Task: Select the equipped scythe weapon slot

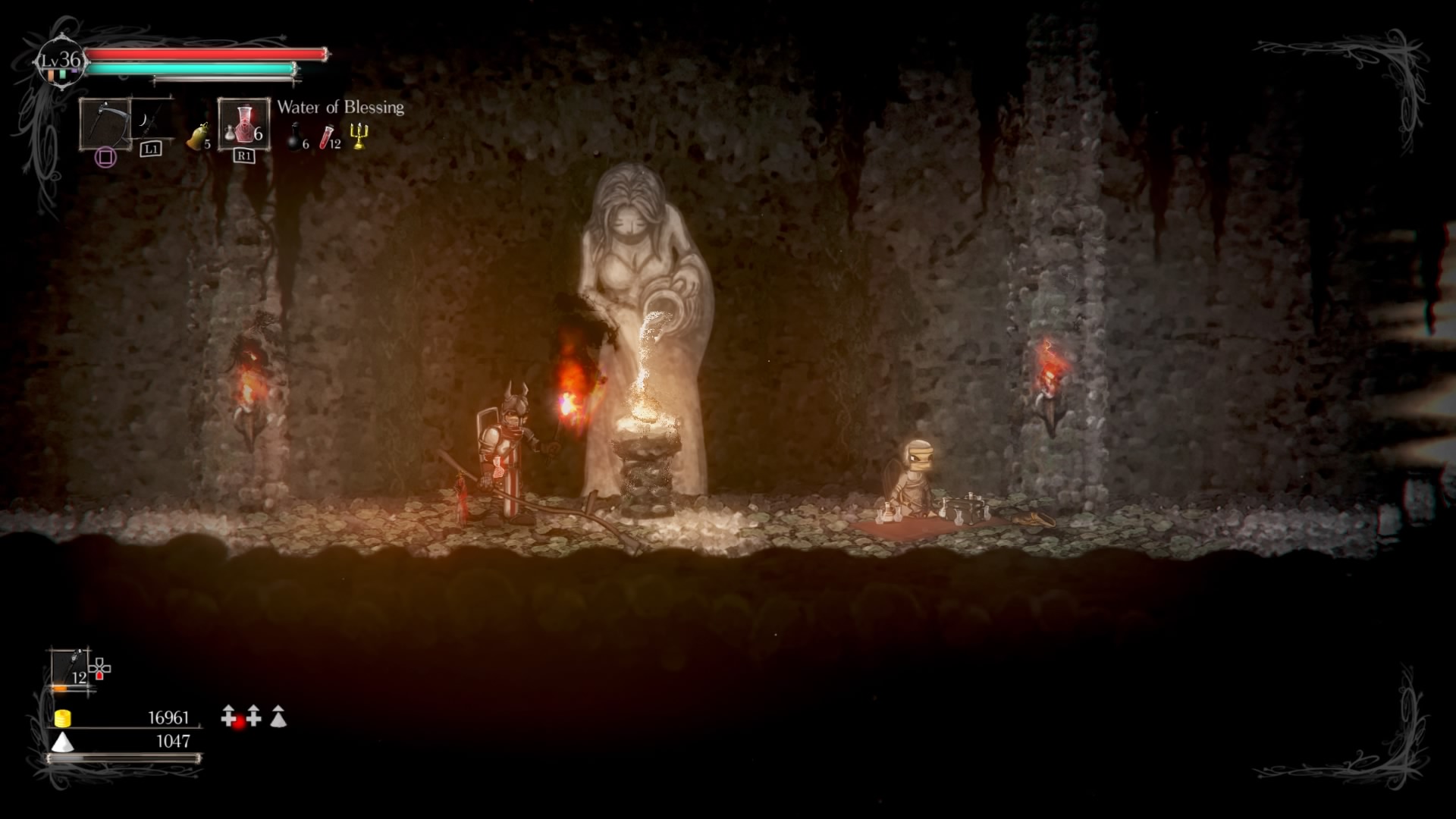Action: (x=105, y=123)
